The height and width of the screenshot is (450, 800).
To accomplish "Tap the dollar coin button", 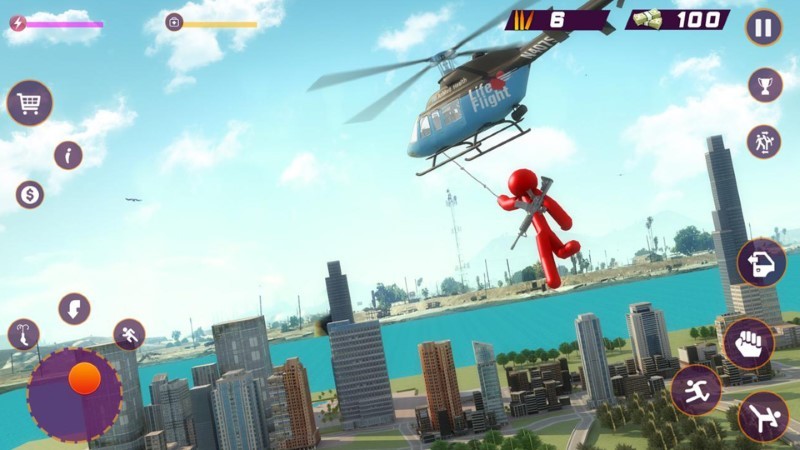I will pos(30,194).
